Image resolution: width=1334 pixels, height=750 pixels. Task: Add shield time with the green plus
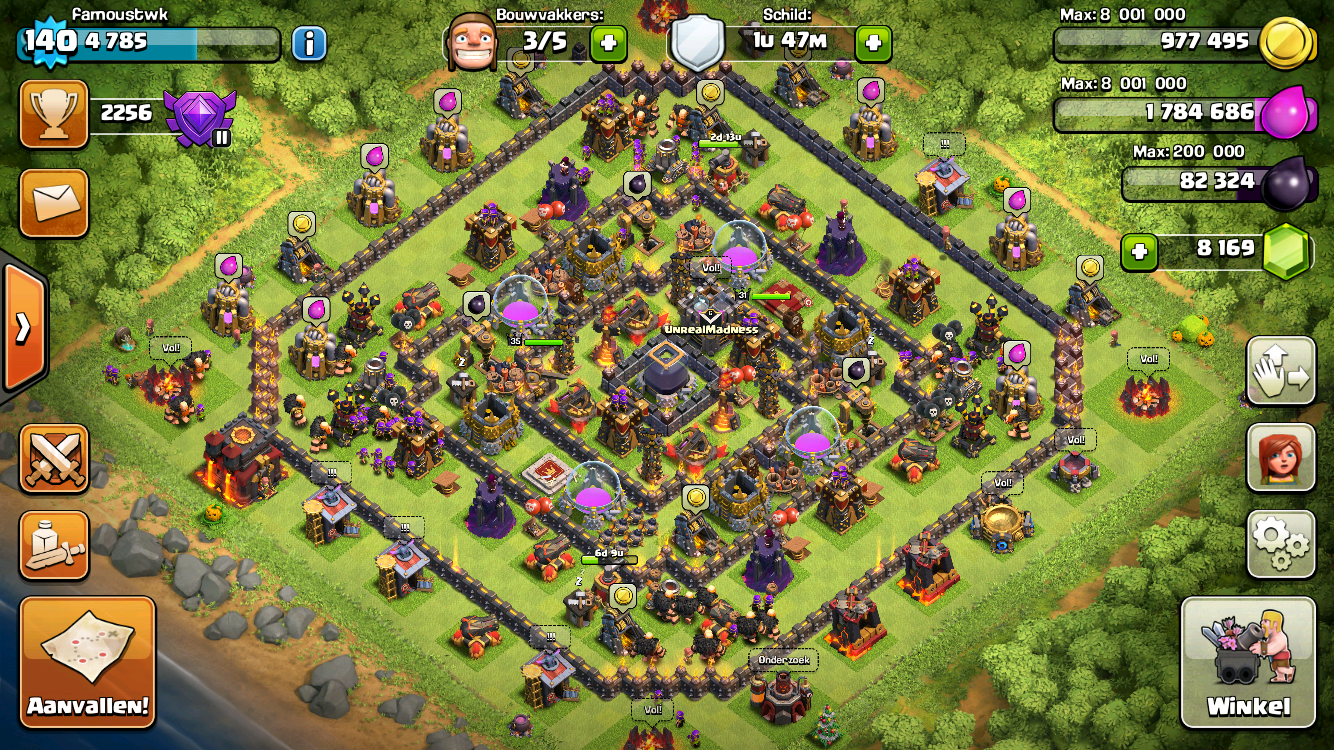(873, 43)
